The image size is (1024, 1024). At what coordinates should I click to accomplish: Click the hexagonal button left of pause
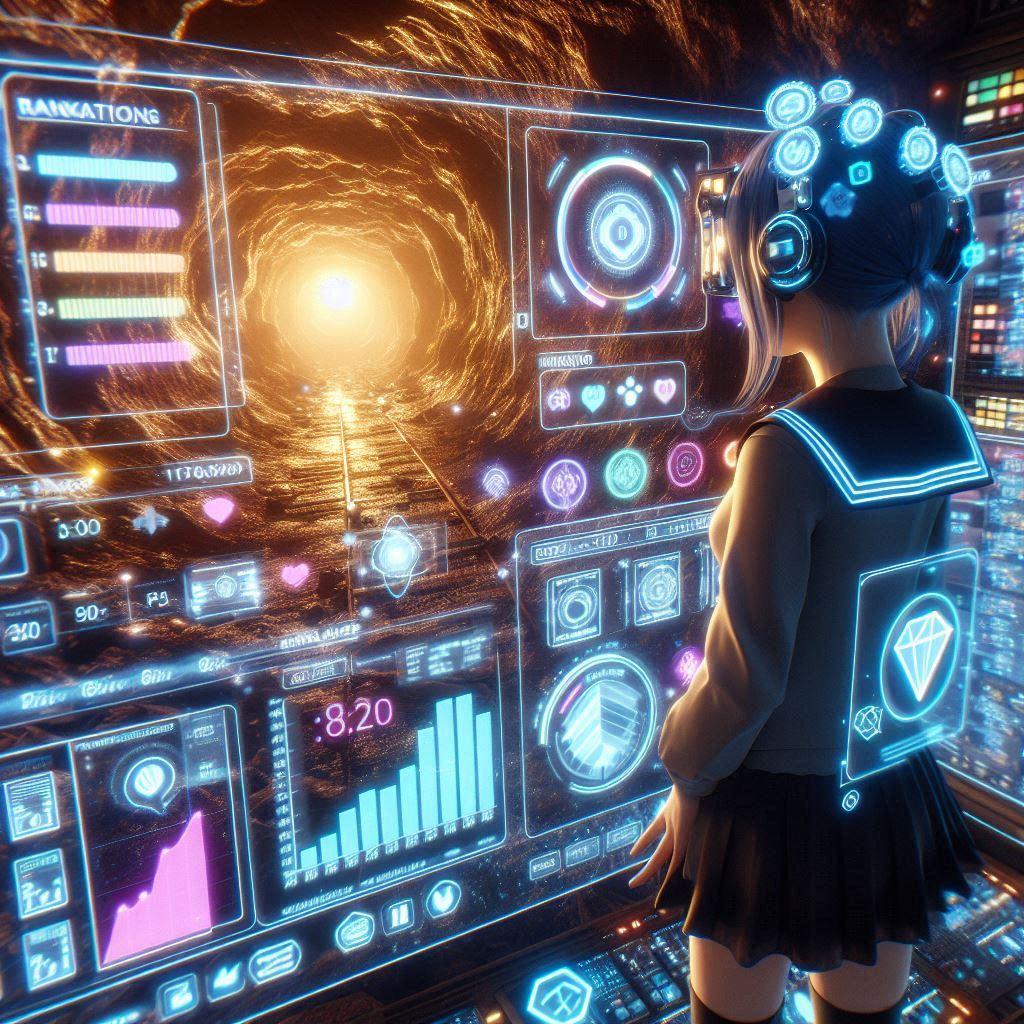coord(354,930)
